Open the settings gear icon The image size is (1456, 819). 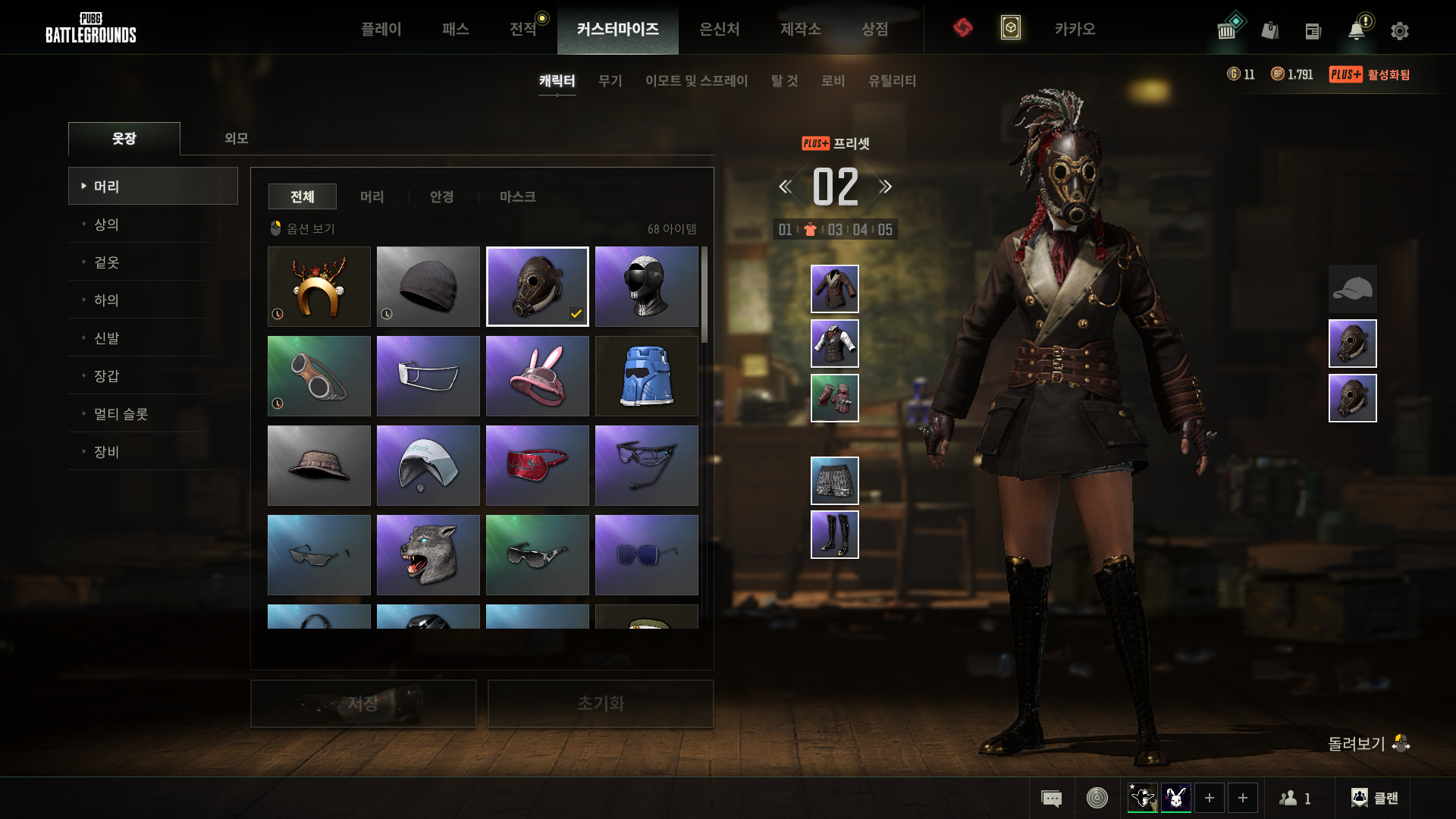(1399, 31)
